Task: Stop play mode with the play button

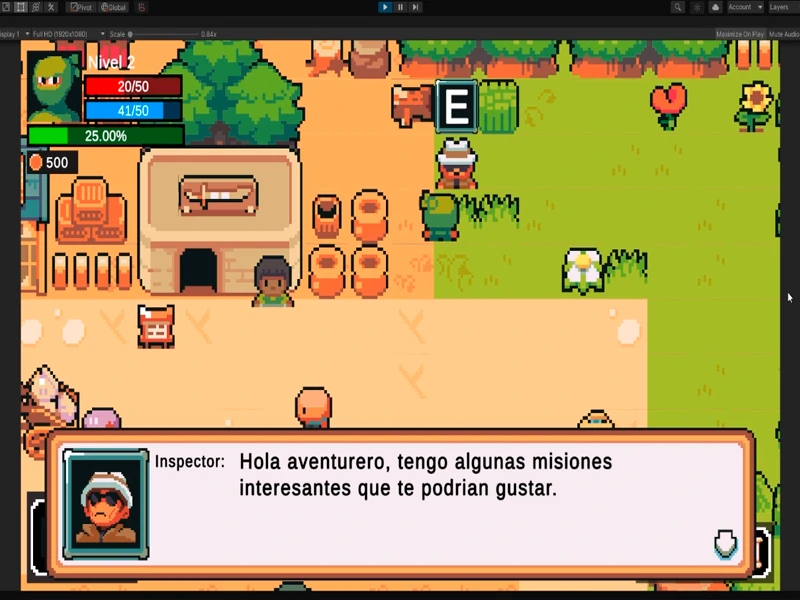Action: (x=385, y=7)
